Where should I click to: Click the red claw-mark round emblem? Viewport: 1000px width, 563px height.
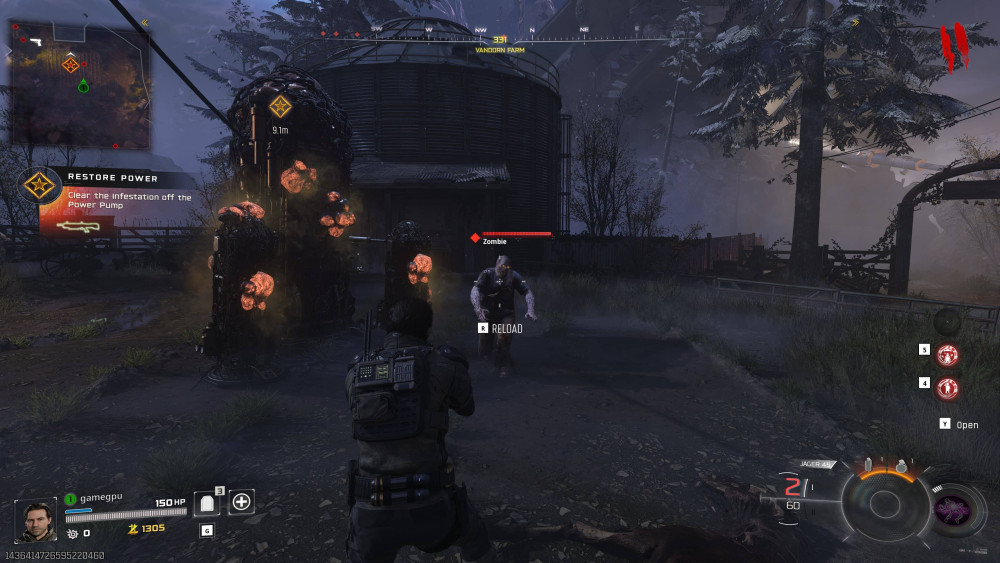point(953,47)
